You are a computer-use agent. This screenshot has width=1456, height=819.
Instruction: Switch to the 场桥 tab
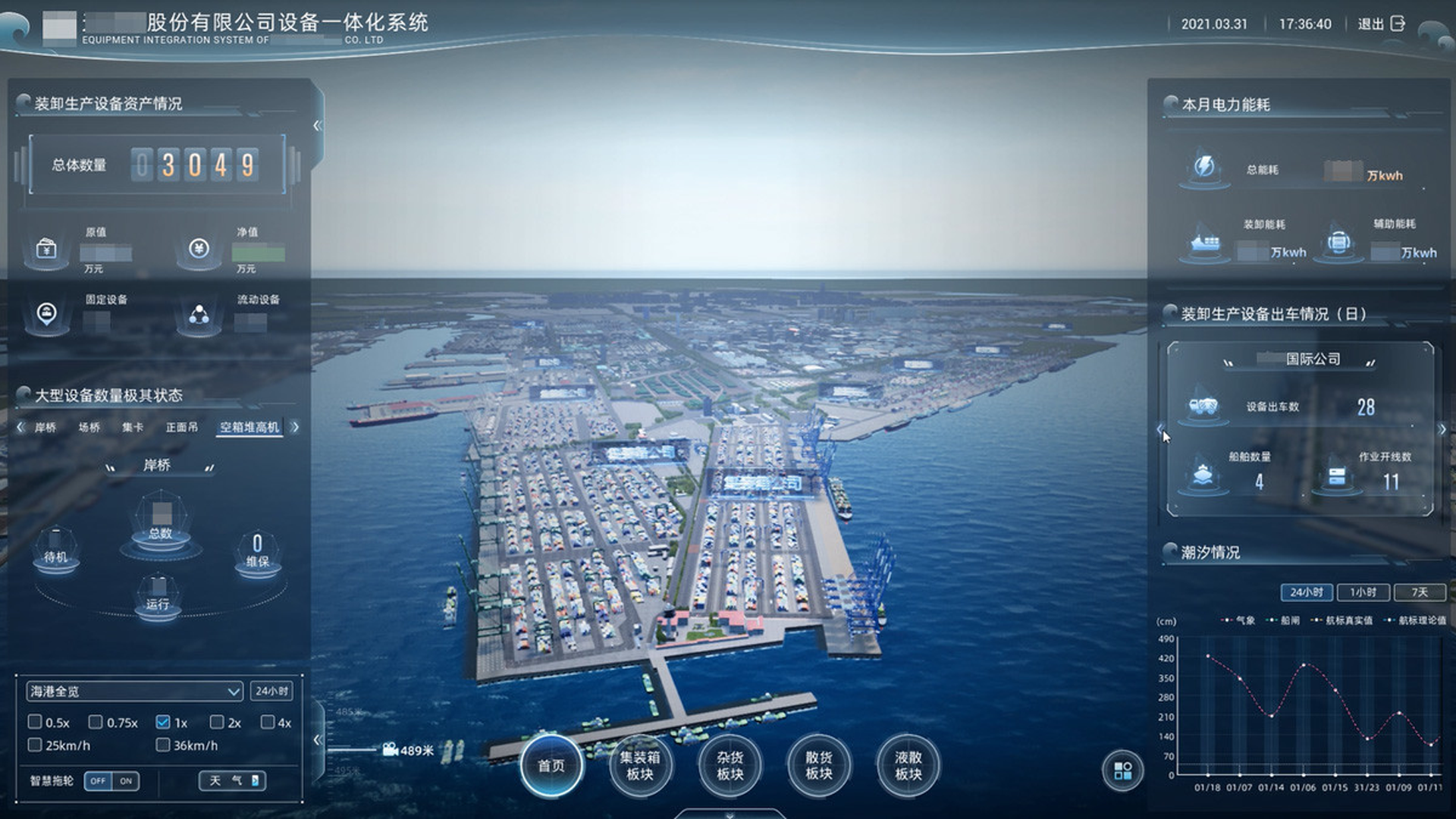pyautogui.click(x=89, y=428)
